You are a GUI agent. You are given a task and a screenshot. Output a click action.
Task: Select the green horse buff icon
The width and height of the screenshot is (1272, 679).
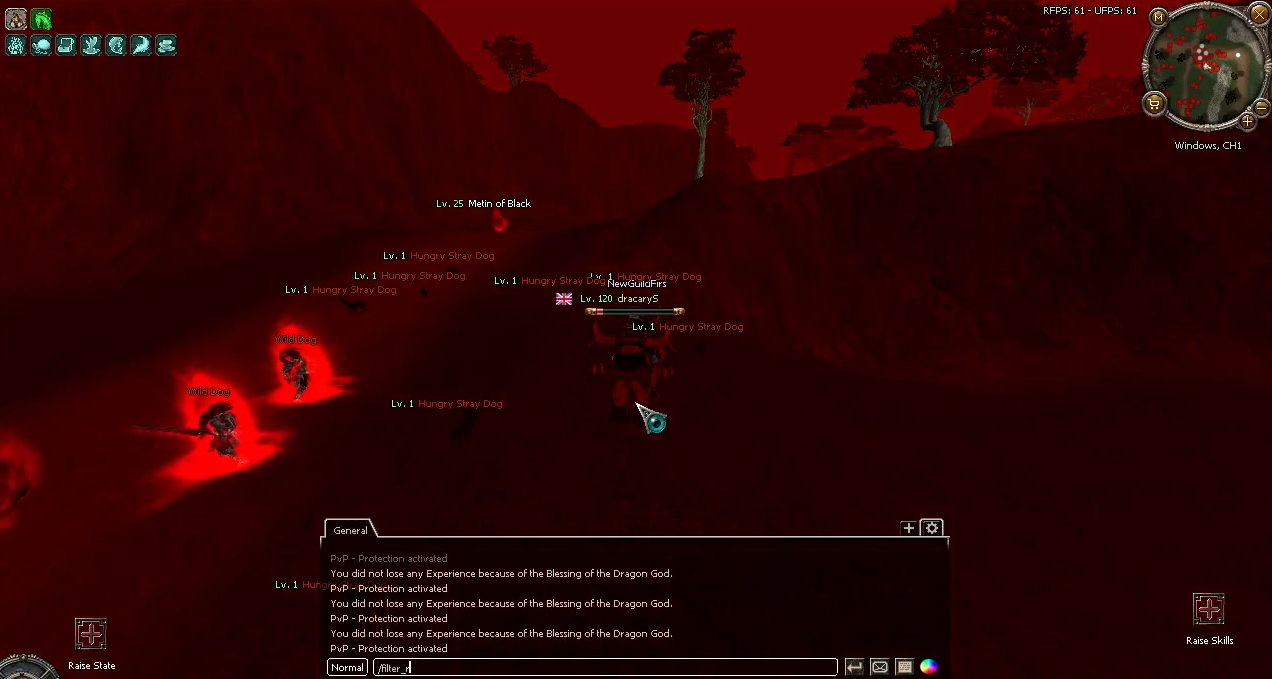pyautogui.click(x=41, y=19)
